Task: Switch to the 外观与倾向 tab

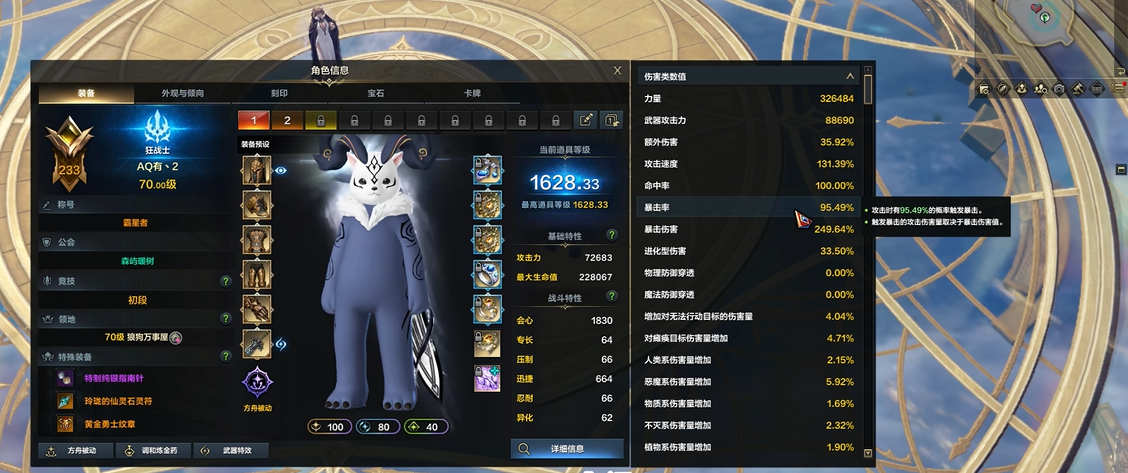Action: pos(183,93)
